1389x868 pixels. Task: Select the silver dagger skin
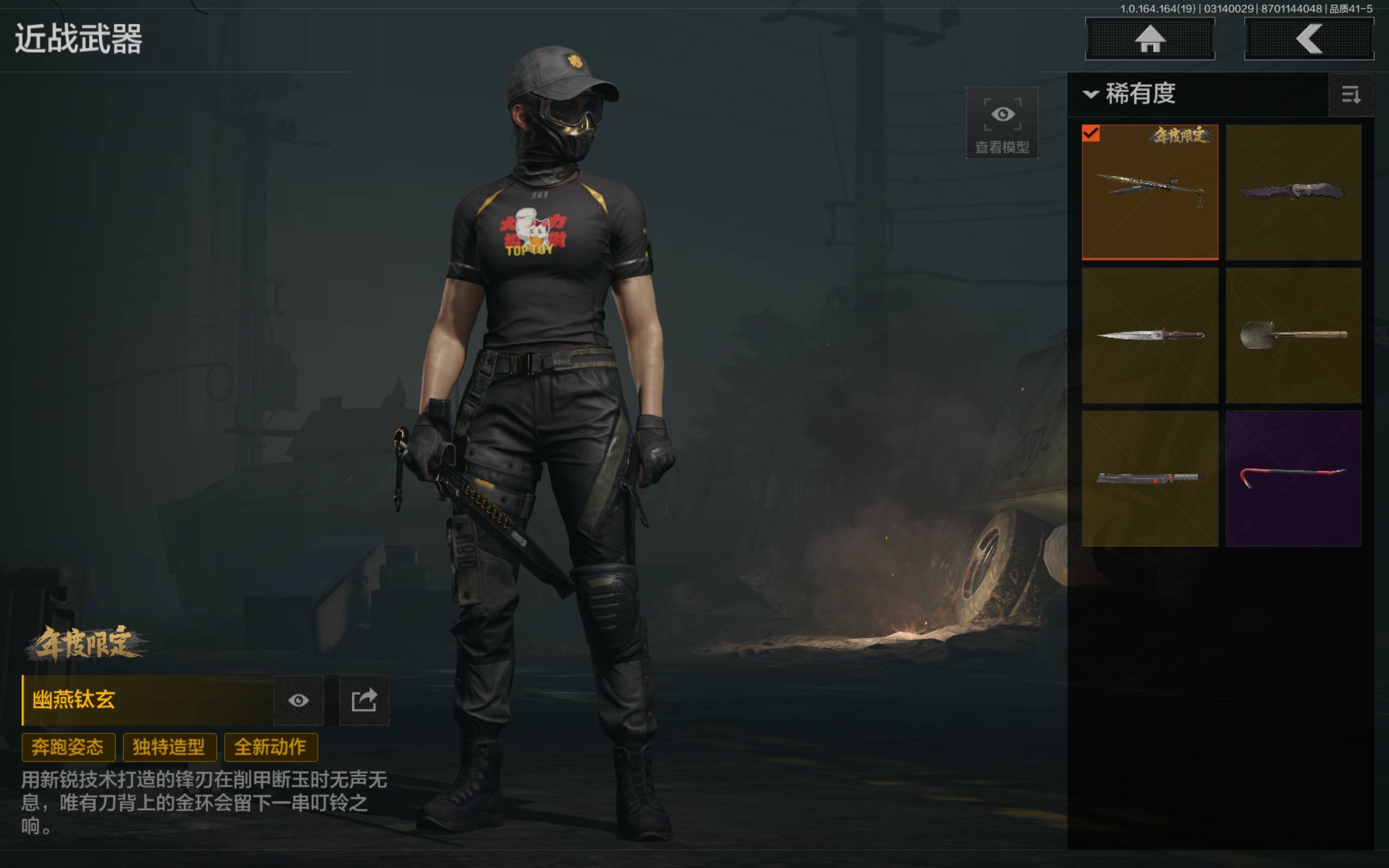(1149, 335)
